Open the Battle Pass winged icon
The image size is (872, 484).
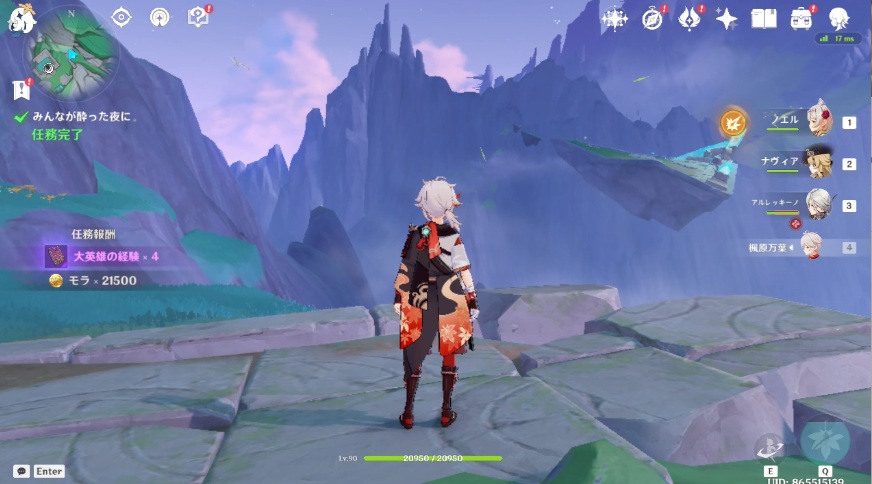690,18
